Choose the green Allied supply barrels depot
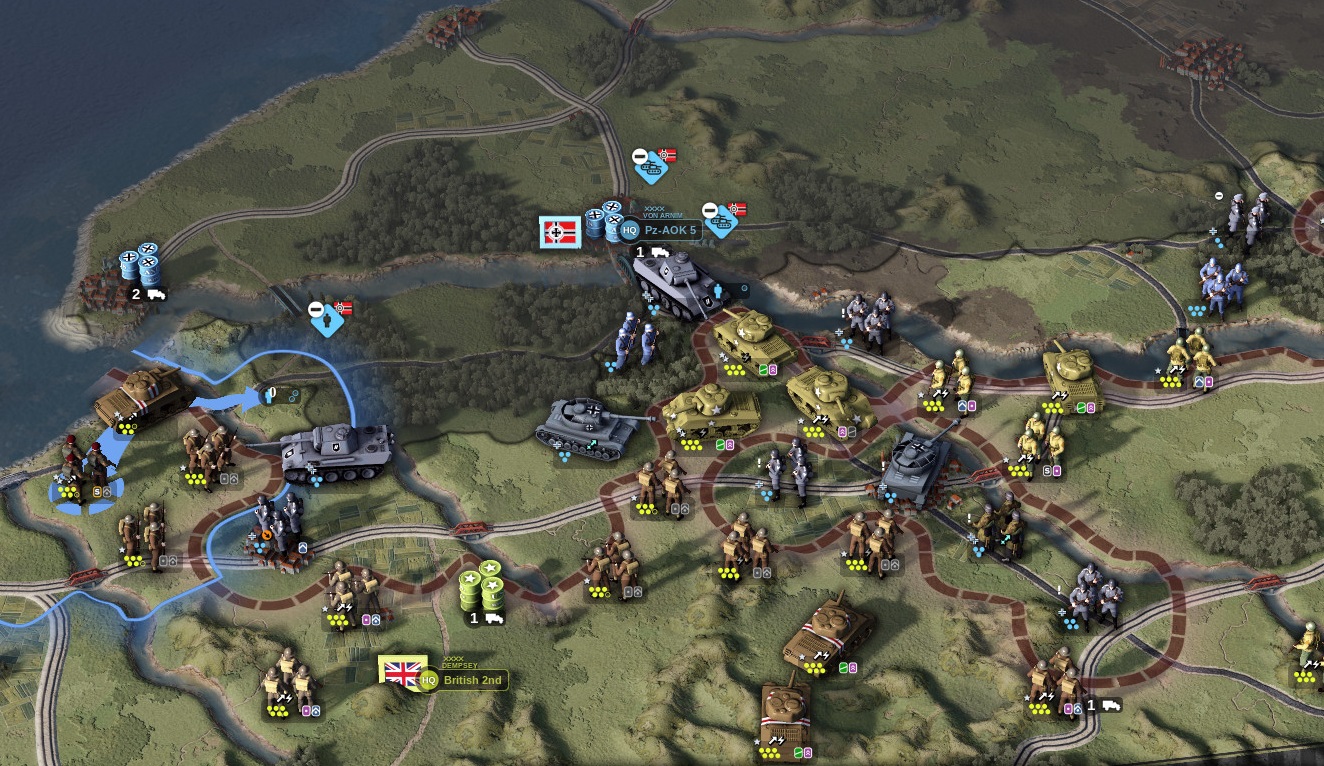Viewport: 1324px width, 766px height. click(x=481, y=591)
